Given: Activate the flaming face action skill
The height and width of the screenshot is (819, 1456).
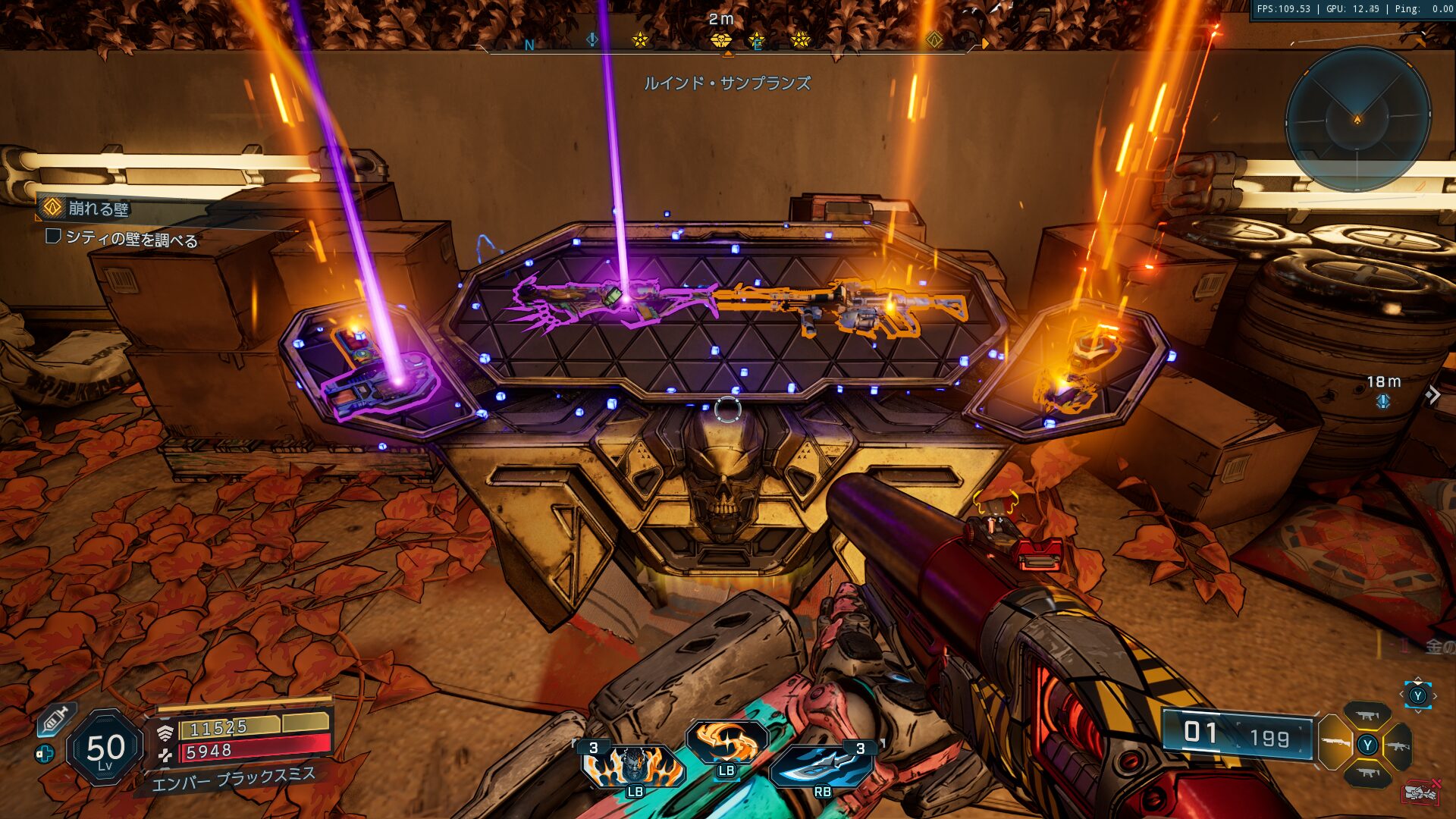Looking at the screenshot, I should pyautogui.click(x=634, y=764).
